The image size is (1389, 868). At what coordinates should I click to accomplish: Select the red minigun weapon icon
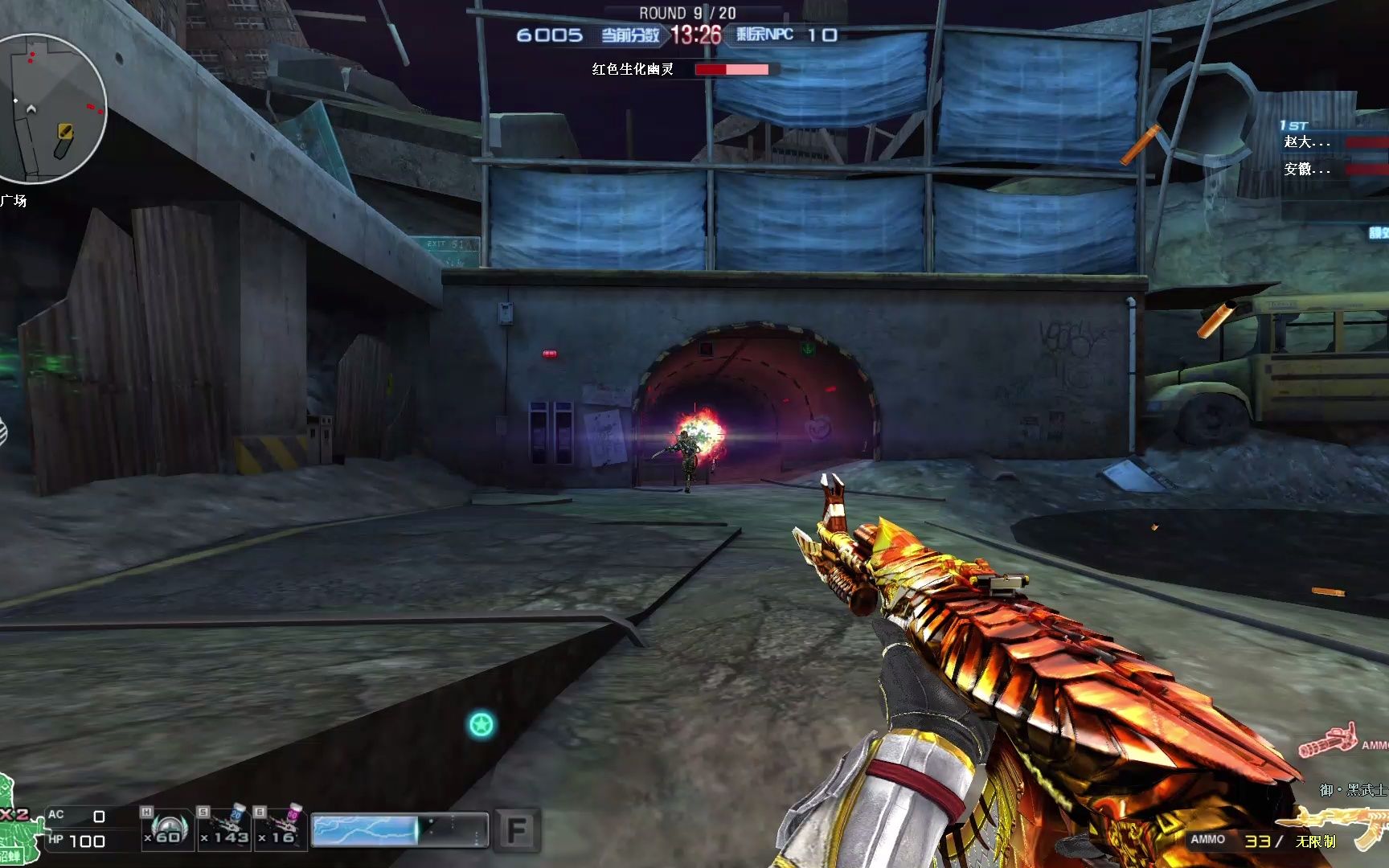1328,741
